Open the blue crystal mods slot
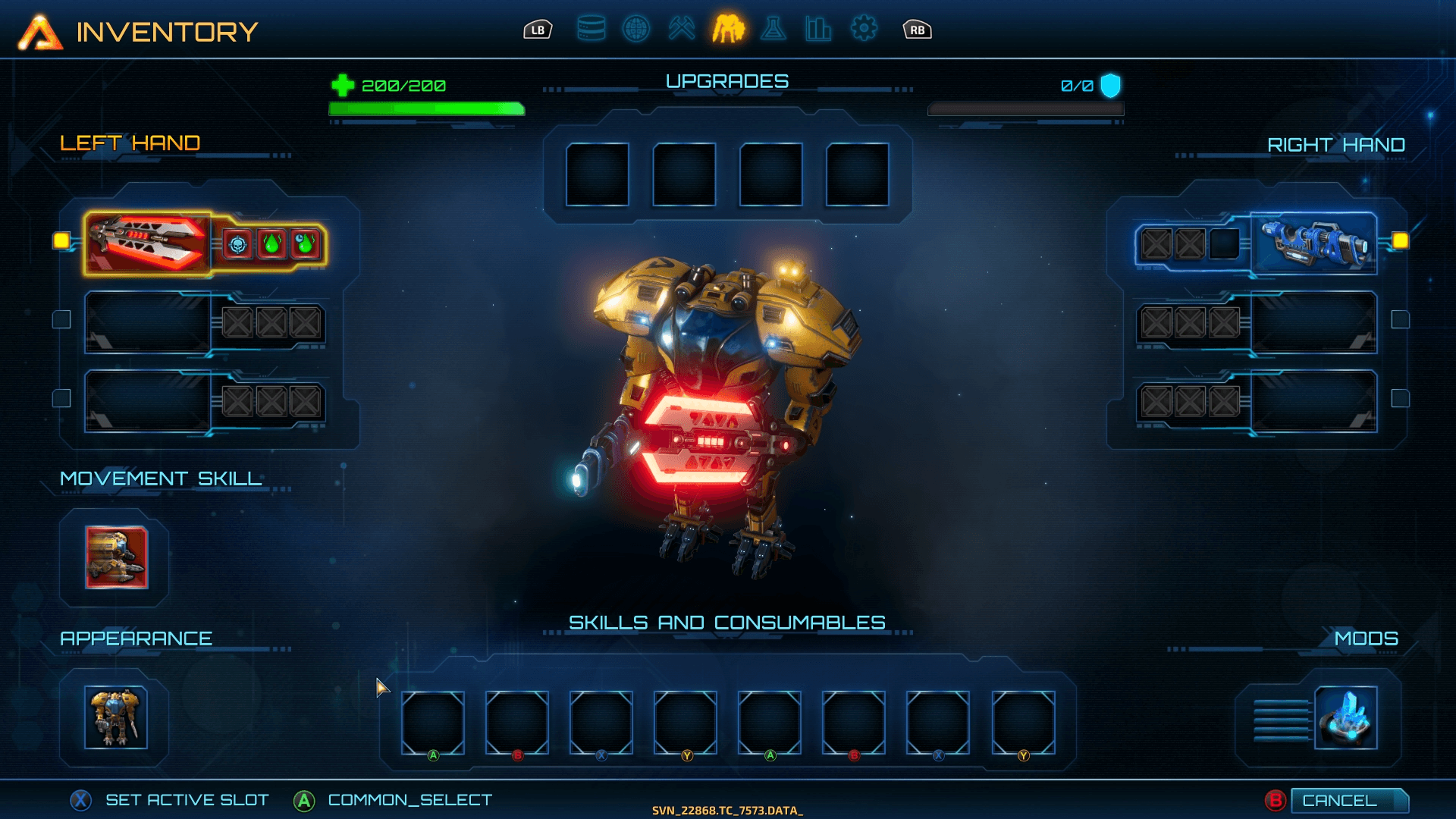The width and height of the screenshot is (1456, 819). point(1345,717)
